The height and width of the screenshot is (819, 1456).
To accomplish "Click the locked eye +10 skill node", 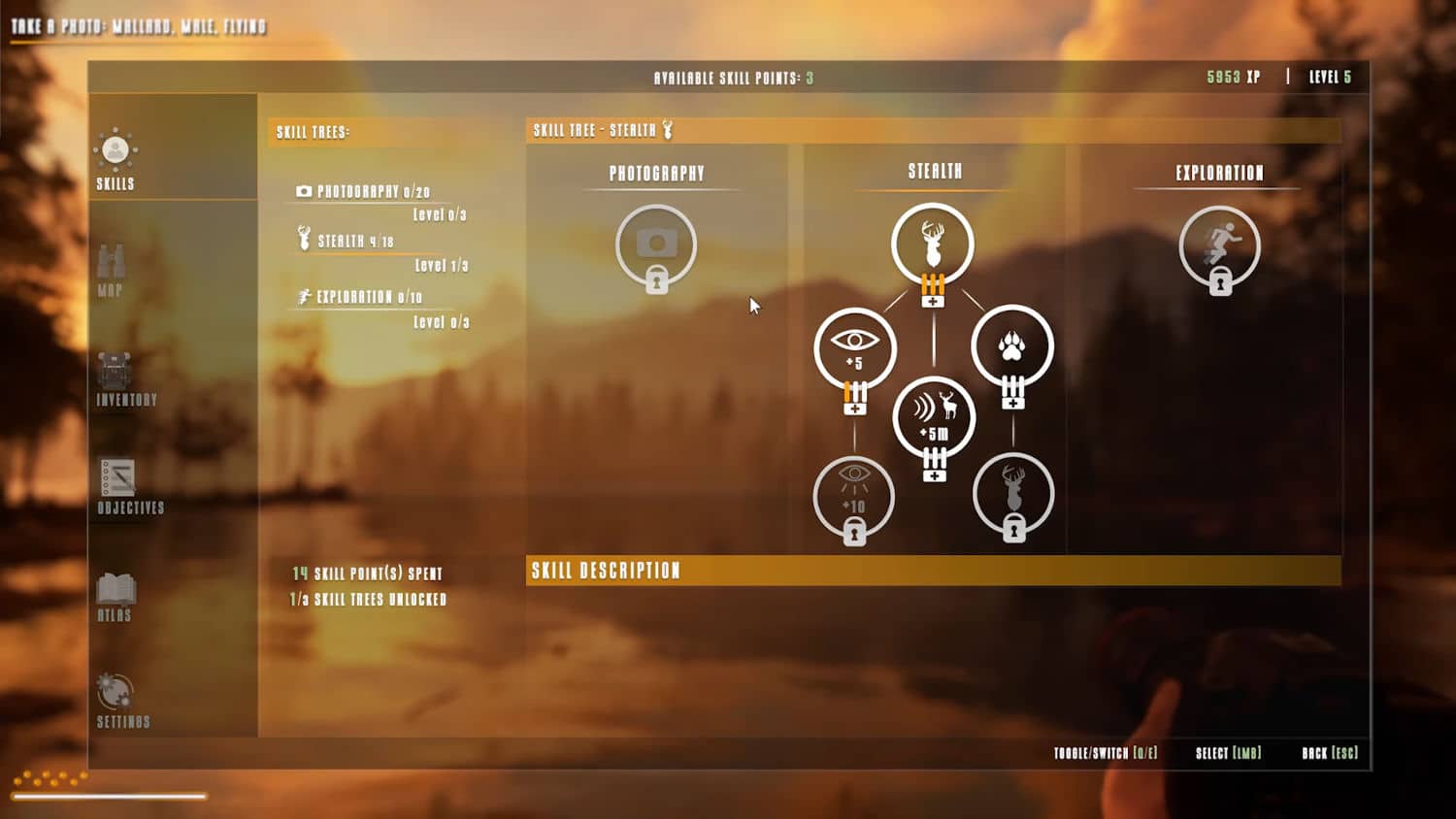I will tap(854, 496).
